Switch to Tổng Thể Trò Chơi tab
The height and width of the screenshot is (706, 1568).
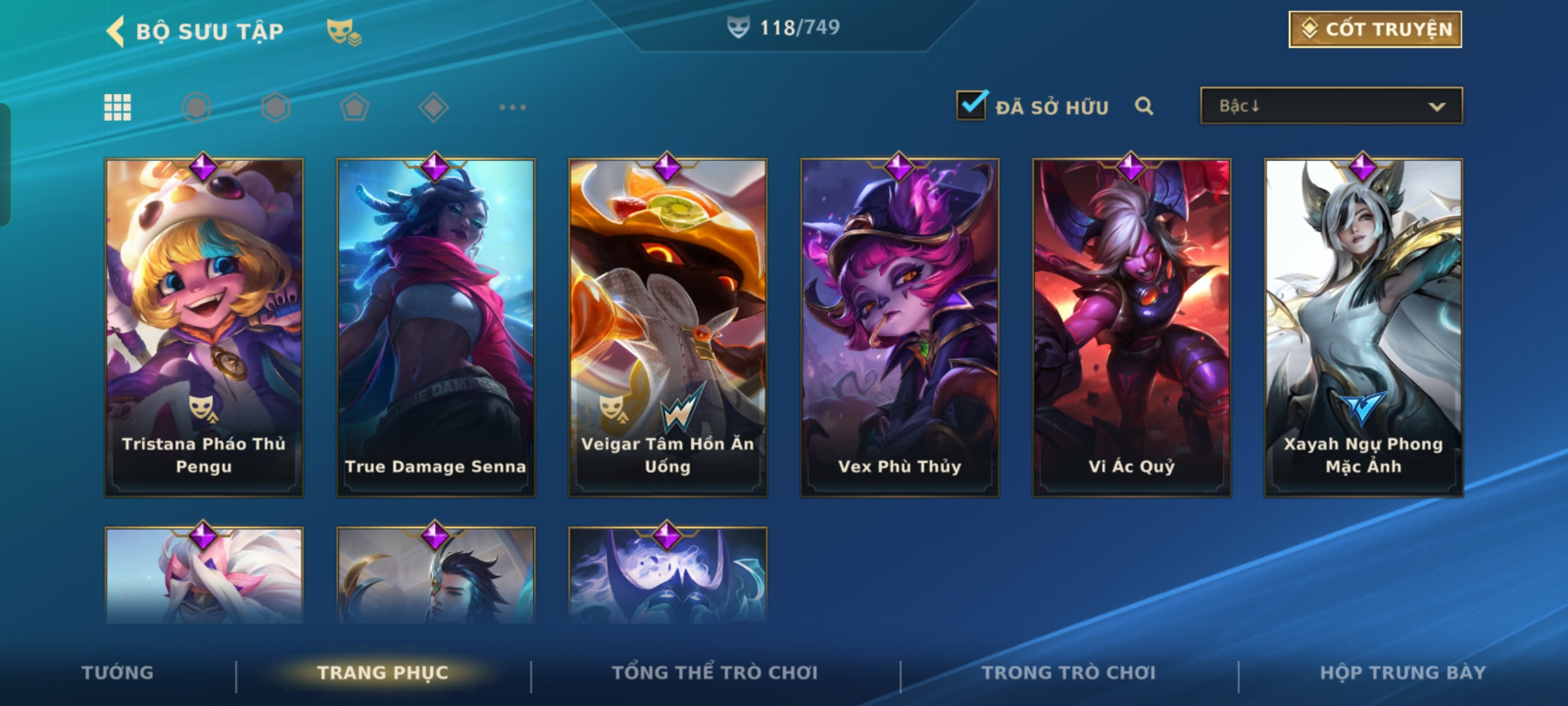coord(715,673)
